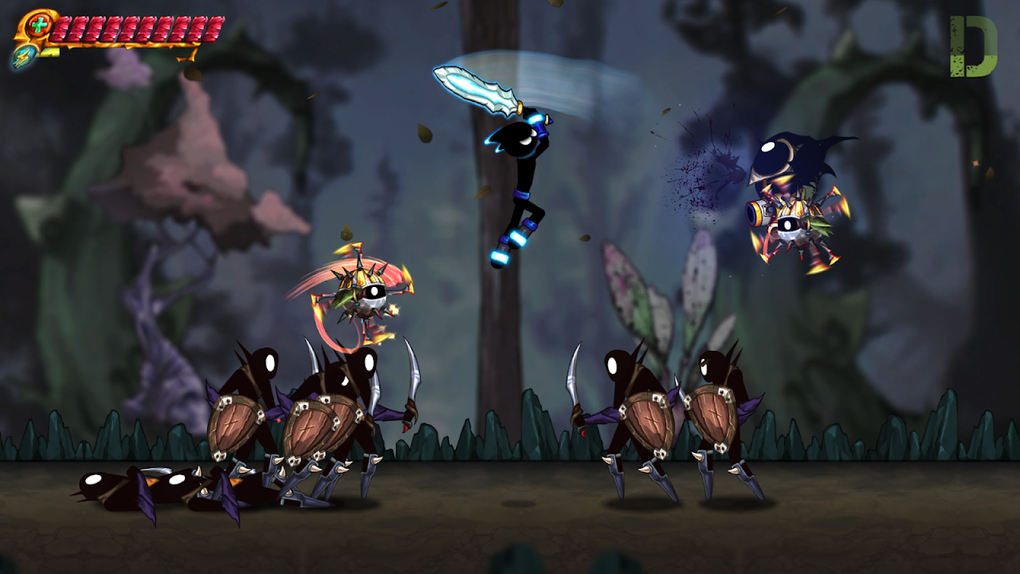The image size is (1020, 574).
Task: Click the green D combo rank badge
Action: tap(972, 46)
